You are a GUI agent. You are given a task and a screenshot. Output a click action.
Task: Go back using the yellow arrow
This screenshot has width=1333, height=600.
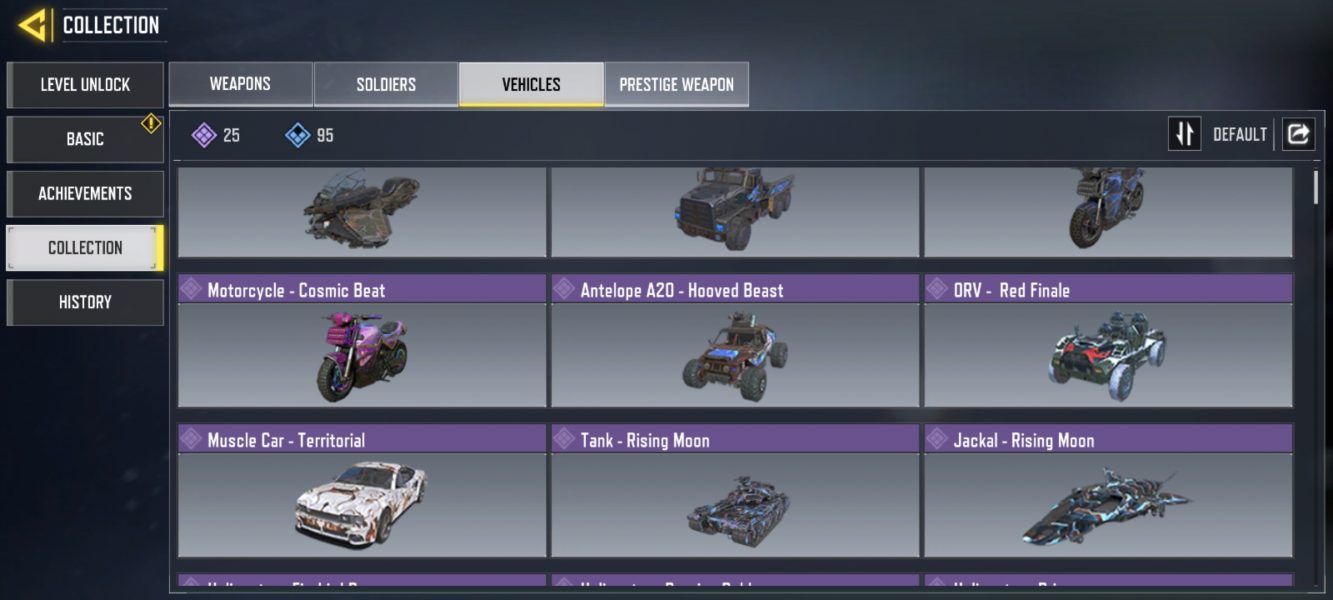tap(32, 25)
